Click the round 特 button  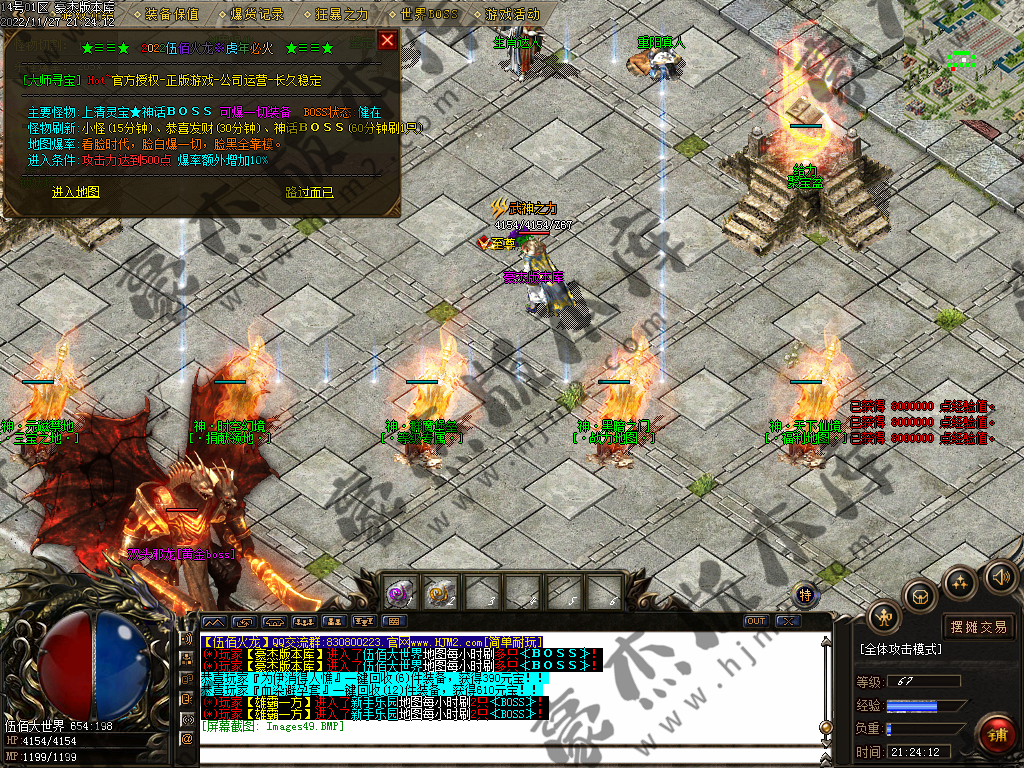pyautogui.click(x=806, y=595)
